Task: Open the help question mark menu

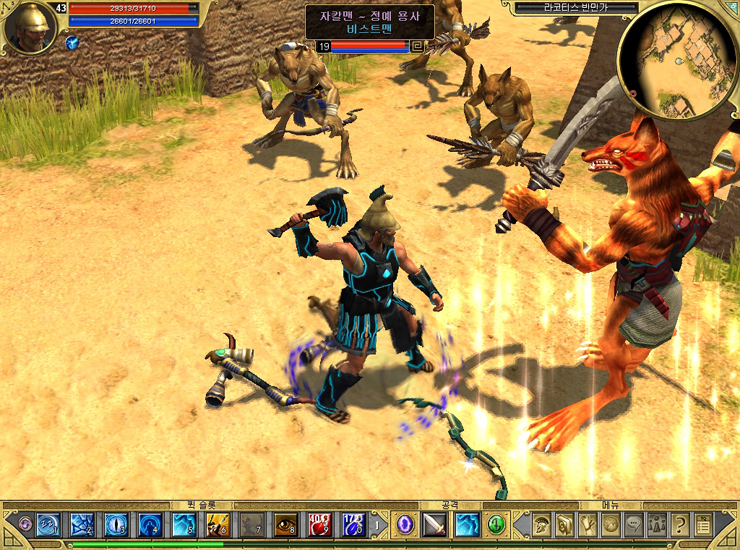Action: click(680, 524)
